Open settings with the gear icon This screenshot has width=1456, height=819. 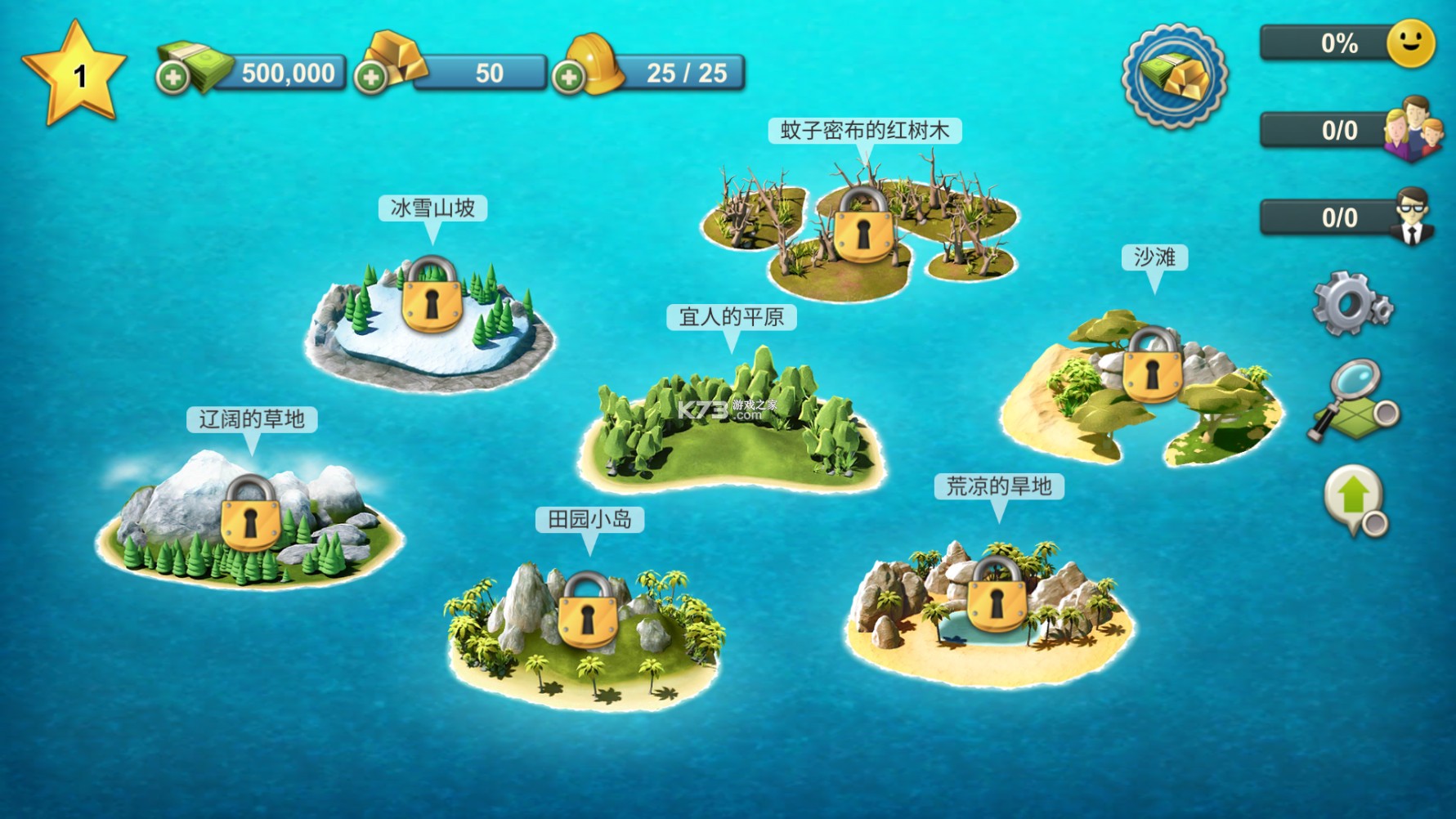click(1350, 303)
